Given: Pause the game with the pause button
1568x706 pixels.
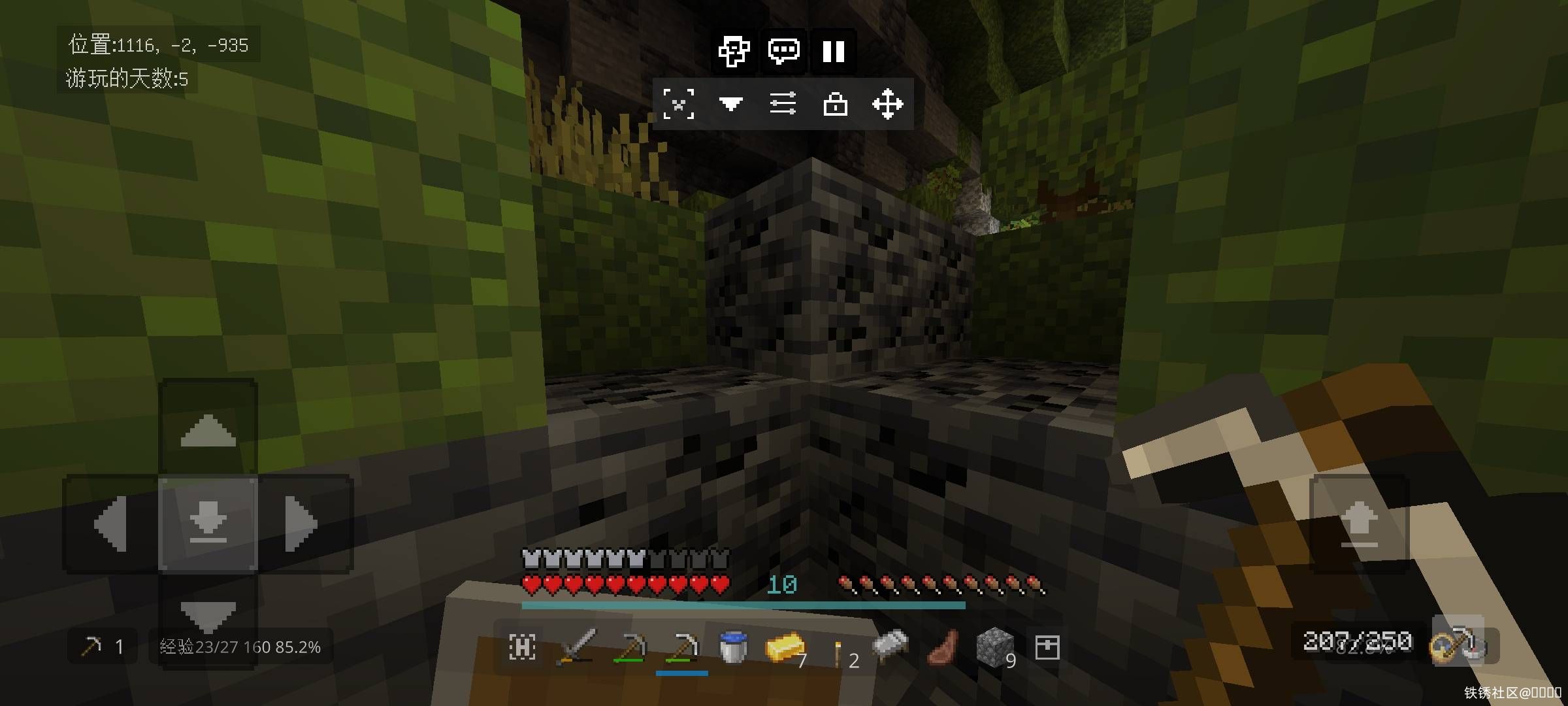Looking at the screenshot, I should [833, 51].
